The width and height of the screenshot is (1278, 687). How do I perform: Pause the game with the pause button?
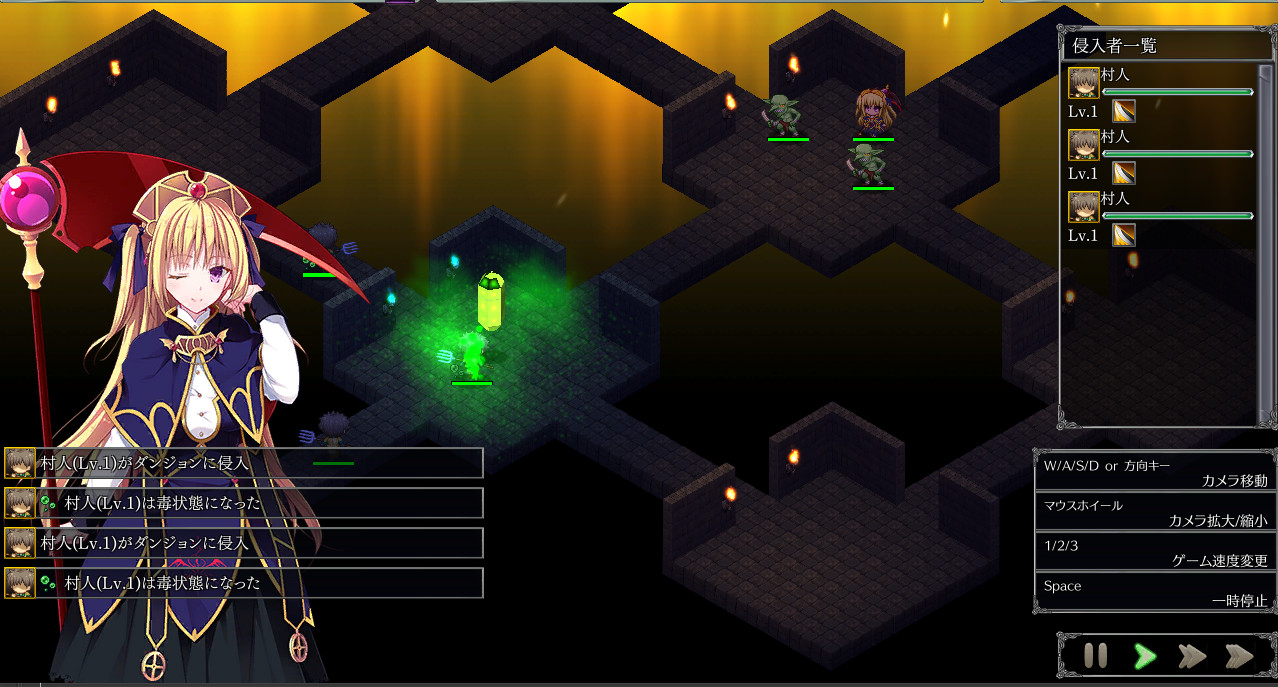1095,656
